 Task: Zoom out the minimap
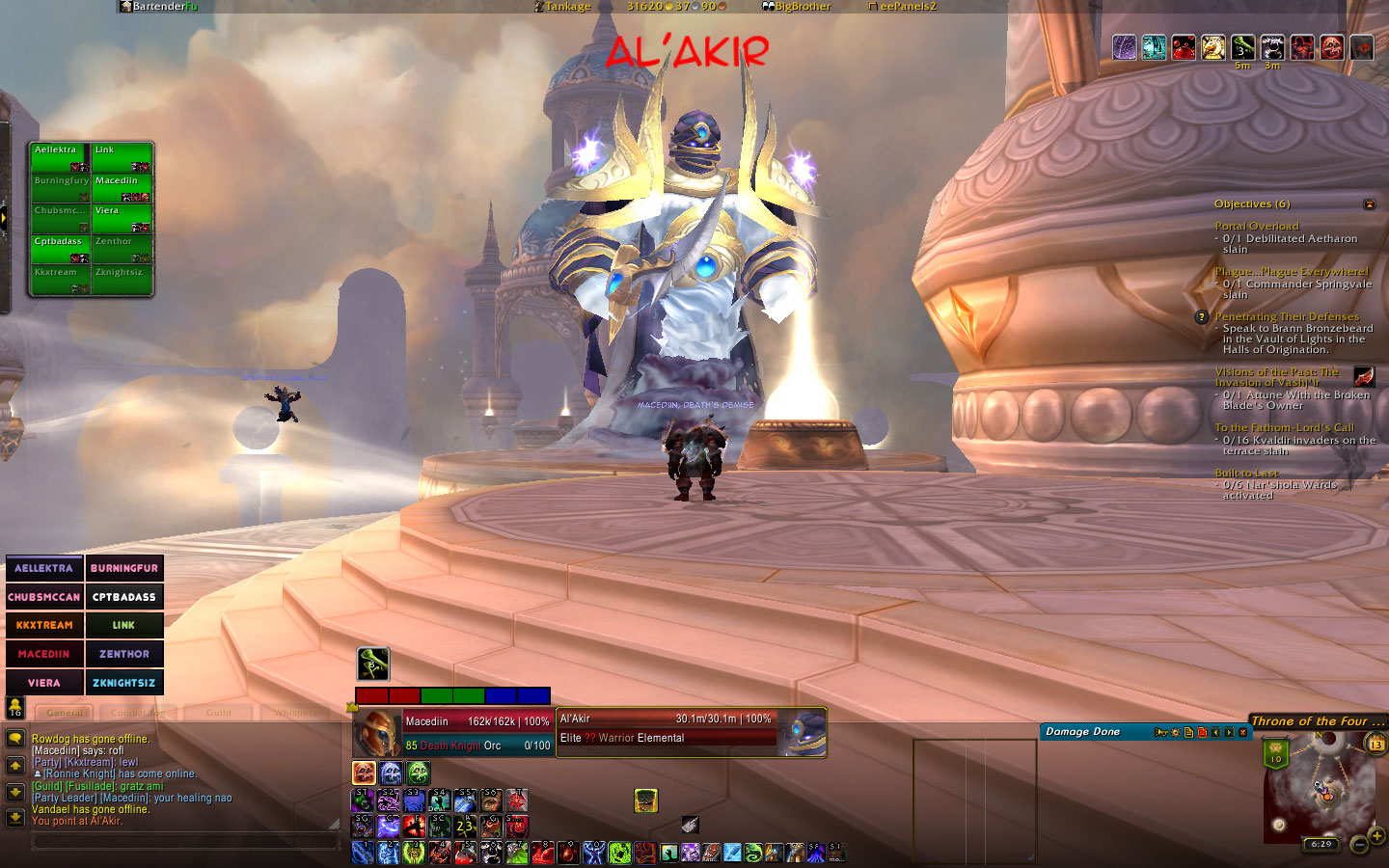coord(1359,845)
